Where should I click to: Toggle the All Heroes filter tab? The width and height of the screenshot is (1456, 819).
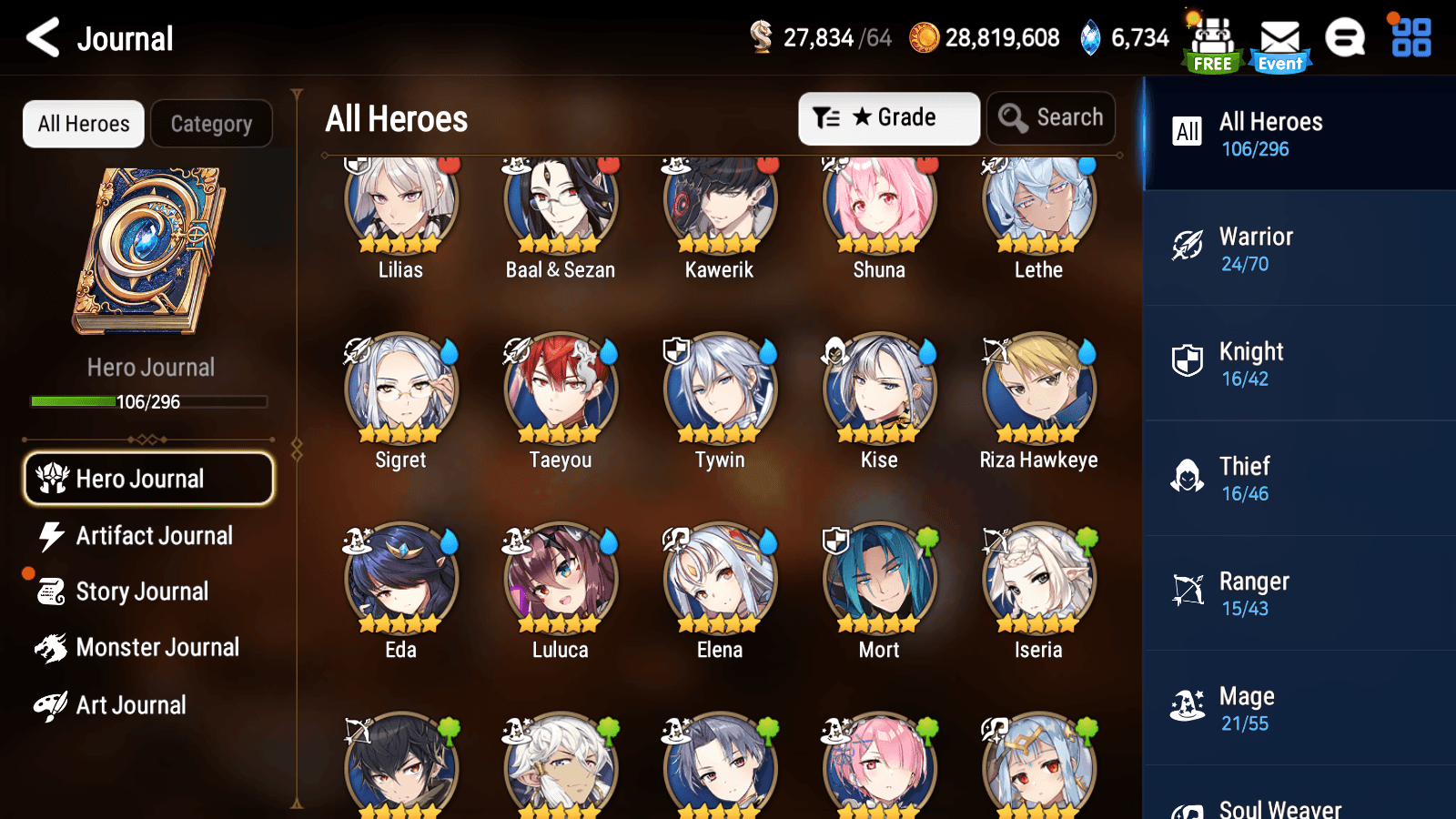click(x=83, y=124)
